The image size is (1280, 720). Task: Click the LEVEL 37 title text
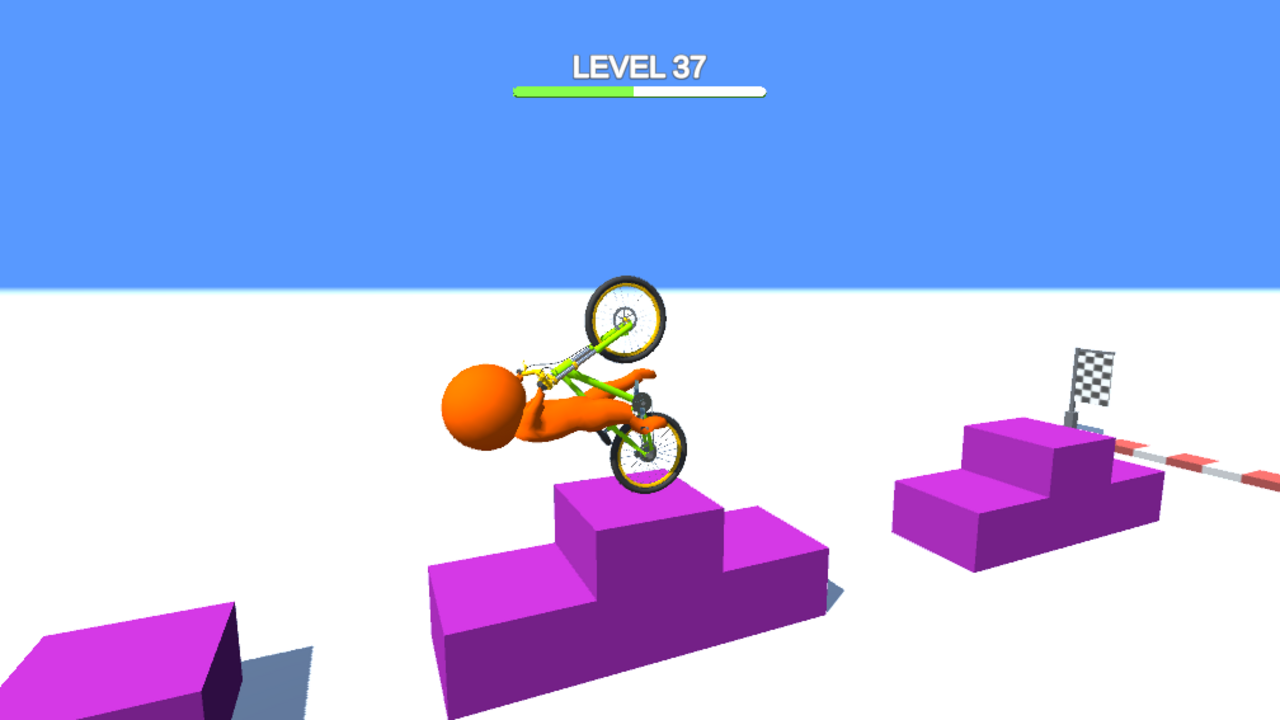[639, 66]
